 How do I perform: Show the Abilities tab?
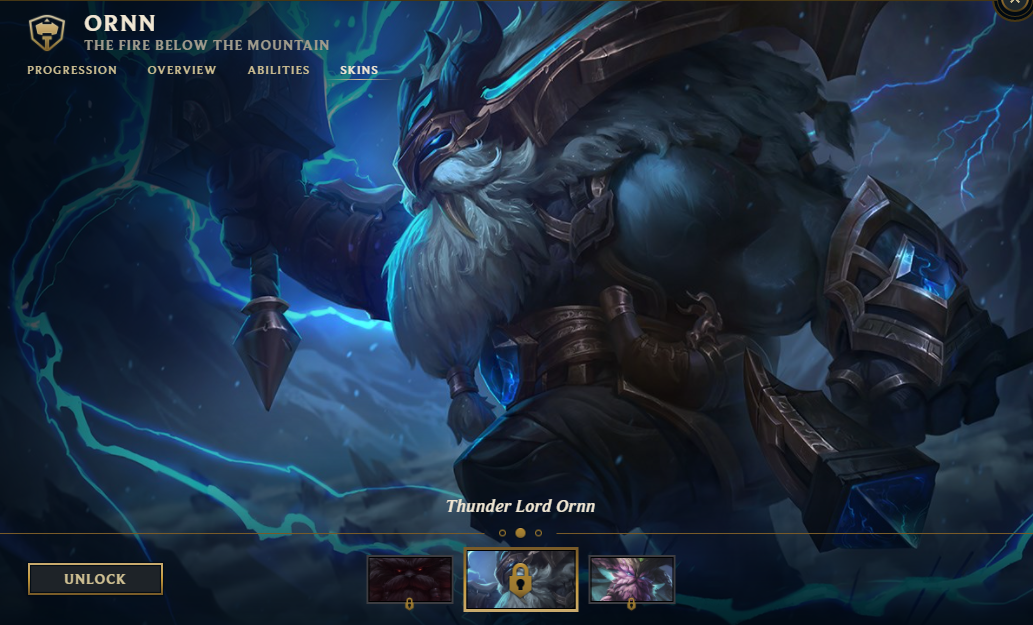coord(279,70)
